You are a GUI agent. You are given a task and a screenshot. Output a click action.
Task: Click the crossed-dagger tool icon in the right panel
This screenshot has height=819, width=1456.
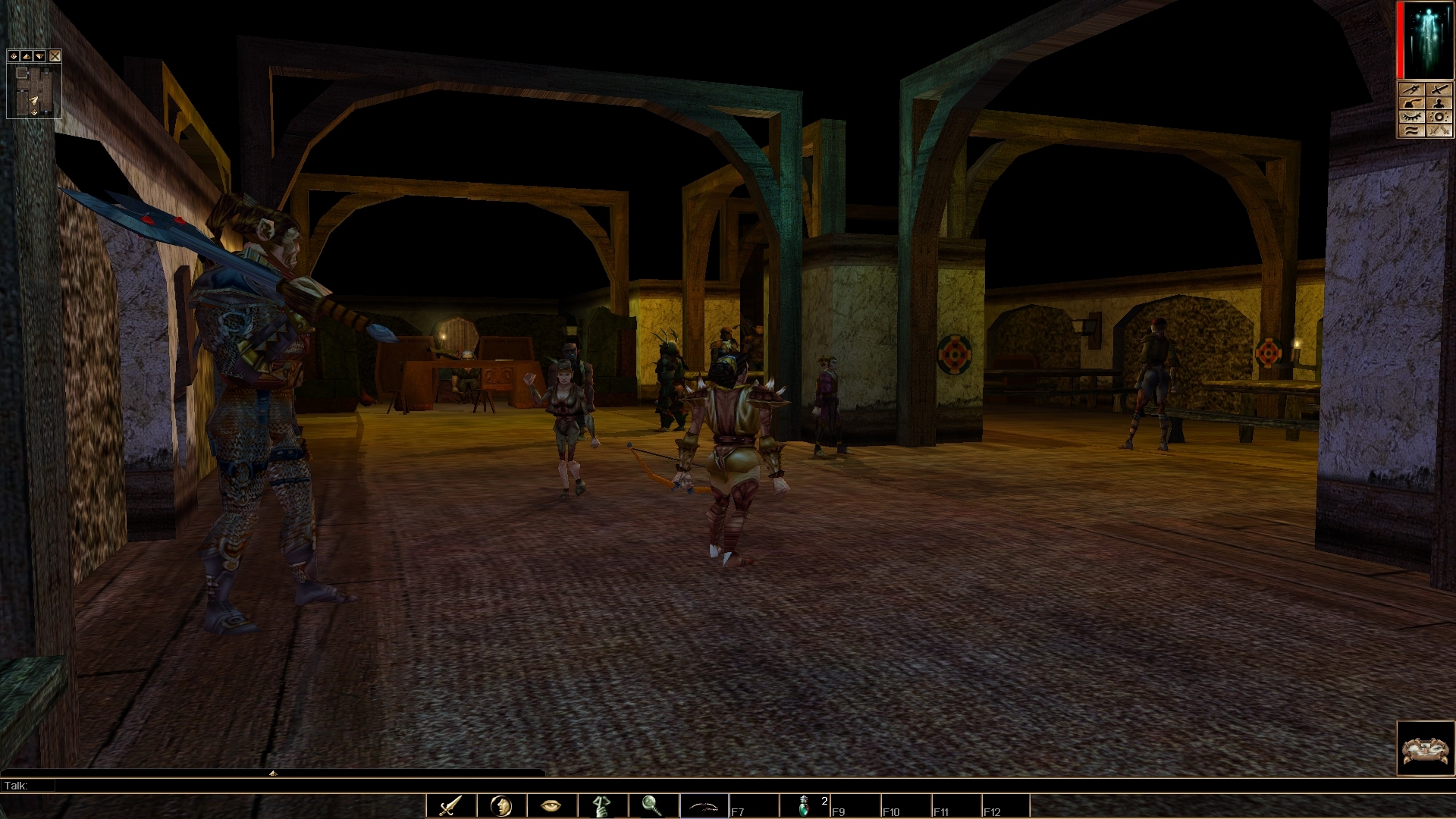1411,89
